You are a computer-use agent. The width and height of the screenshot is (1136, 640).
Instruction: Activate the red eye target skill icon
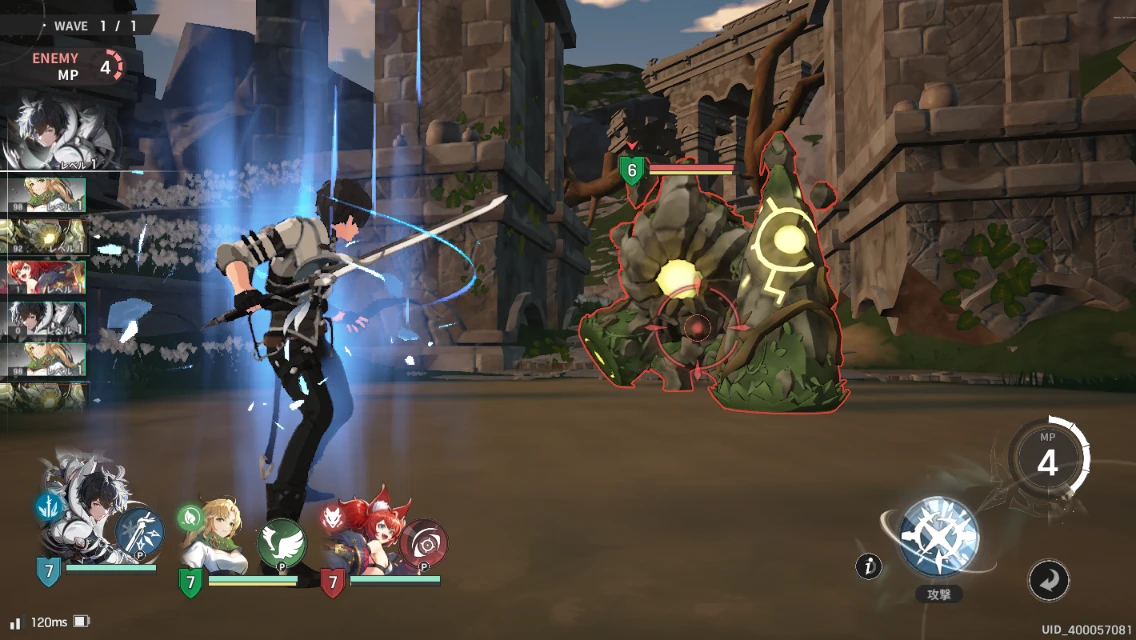(x=423, y=543)
